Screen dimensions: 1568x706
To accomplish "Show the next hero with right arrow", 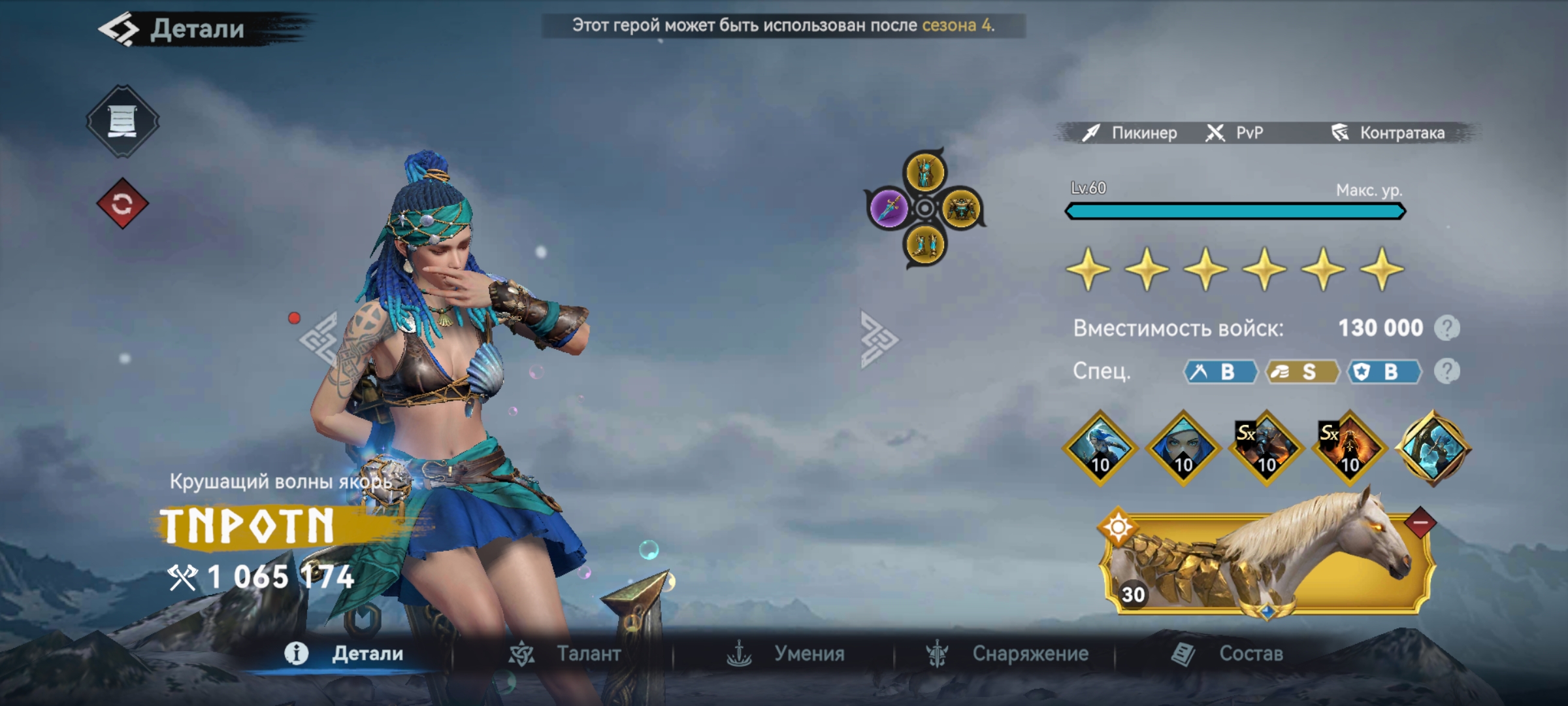I will pos(878,339).
